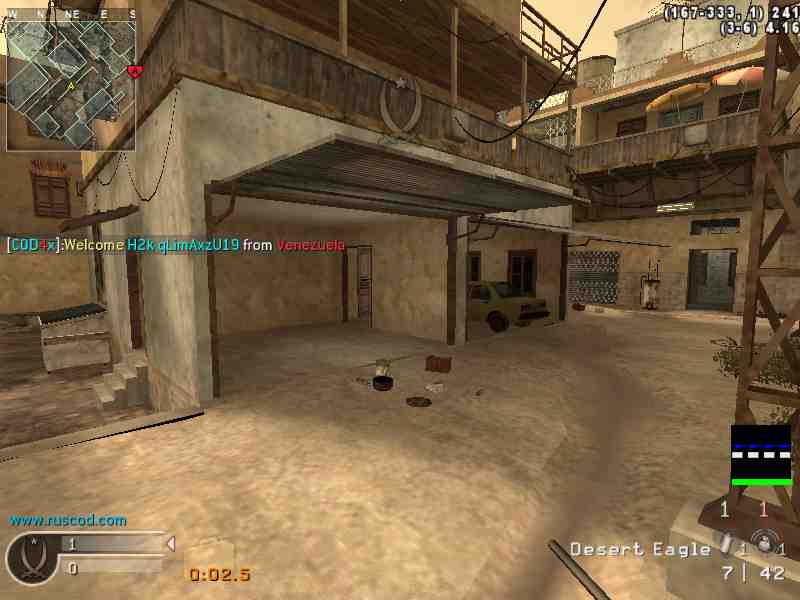
Task: Select the red objective marker on minimap edge
Action: click(x=135, y=71)
